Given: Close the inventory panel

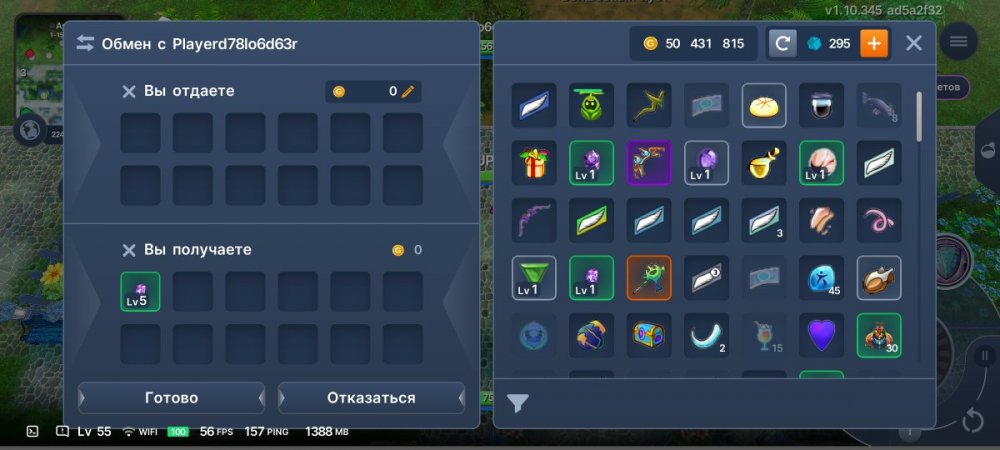Looking at the screenshot, I should [x=914, y=43].
